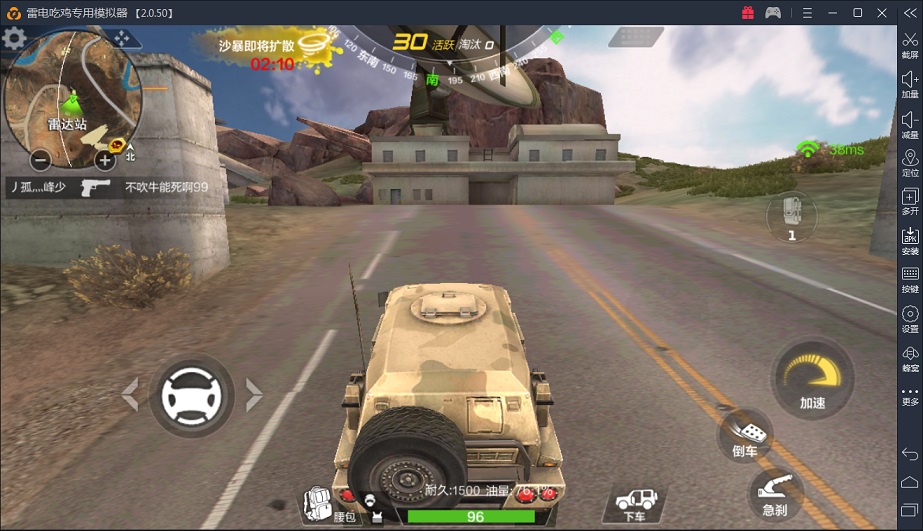Screen dimensions: 923x531
Task: Select the kill feed pistol entry
Action: [96, 187]
